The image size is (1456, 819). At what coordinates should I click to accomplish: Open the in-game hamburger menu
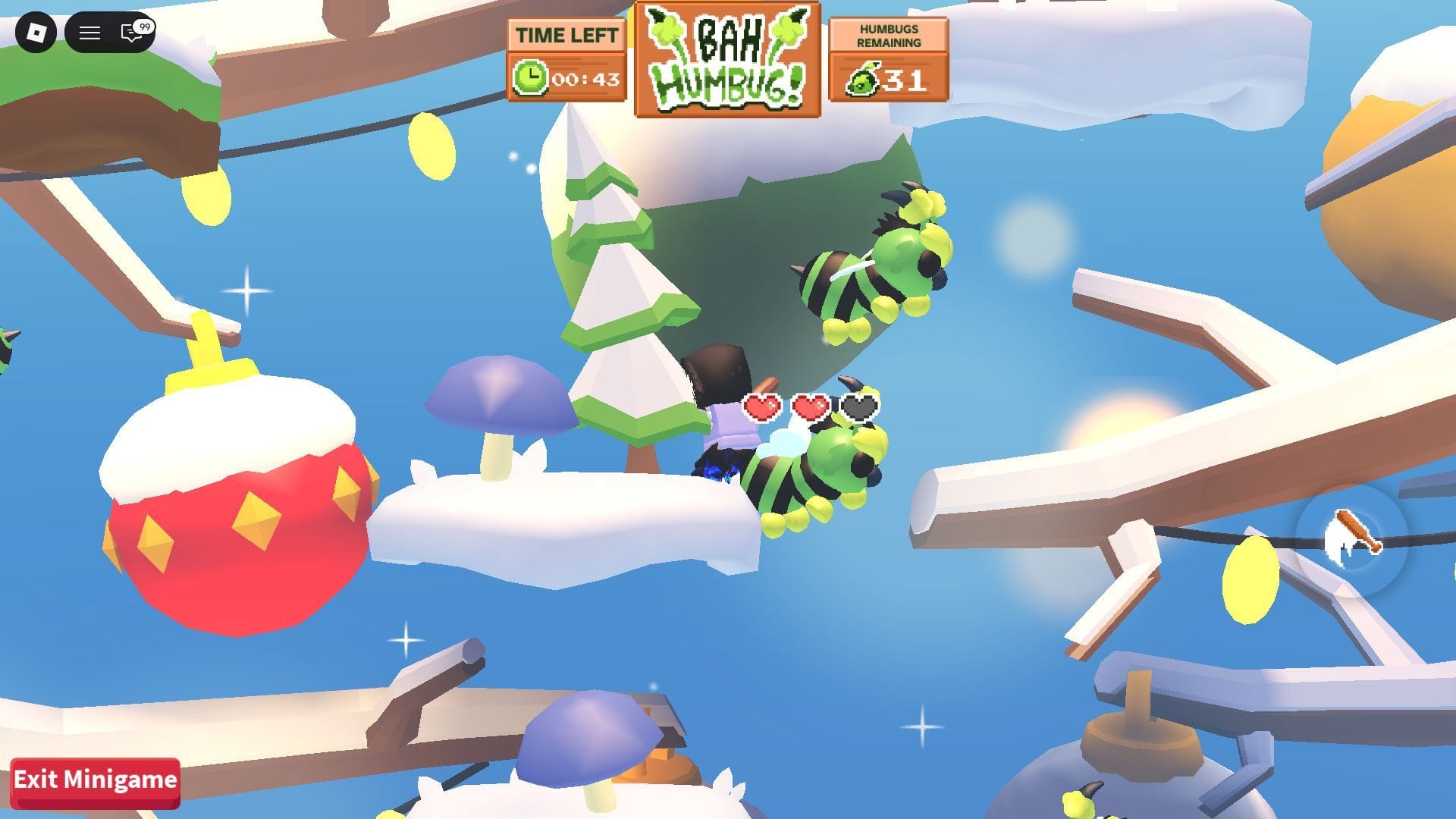(89, 33)
